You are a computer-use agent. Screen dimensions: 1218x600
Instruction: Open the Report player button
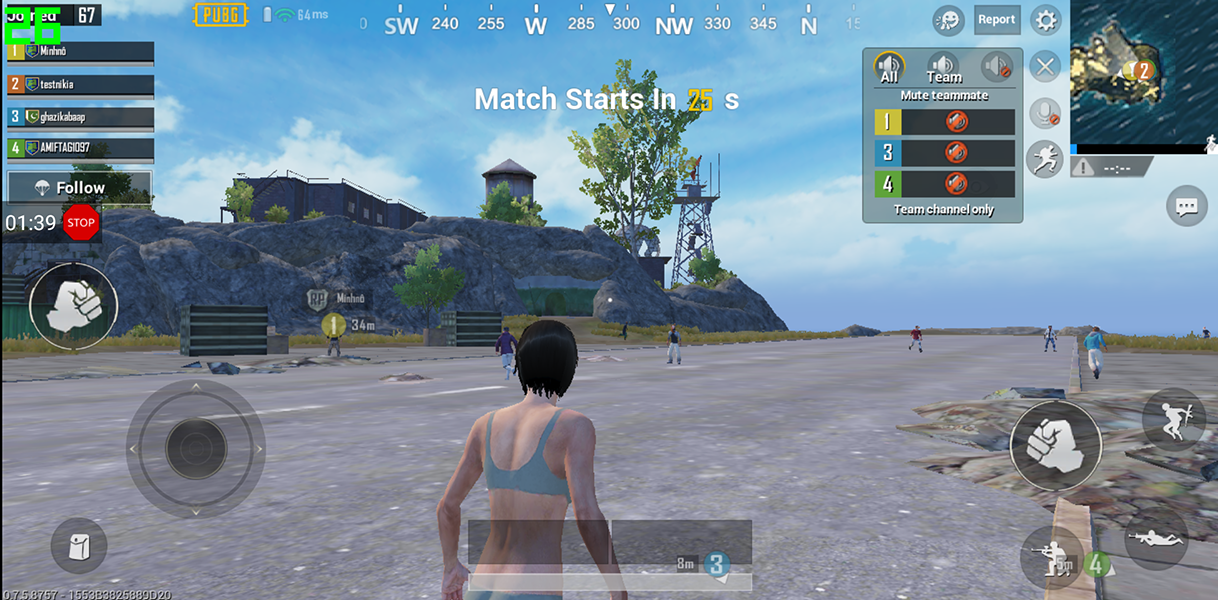[996, 20]
